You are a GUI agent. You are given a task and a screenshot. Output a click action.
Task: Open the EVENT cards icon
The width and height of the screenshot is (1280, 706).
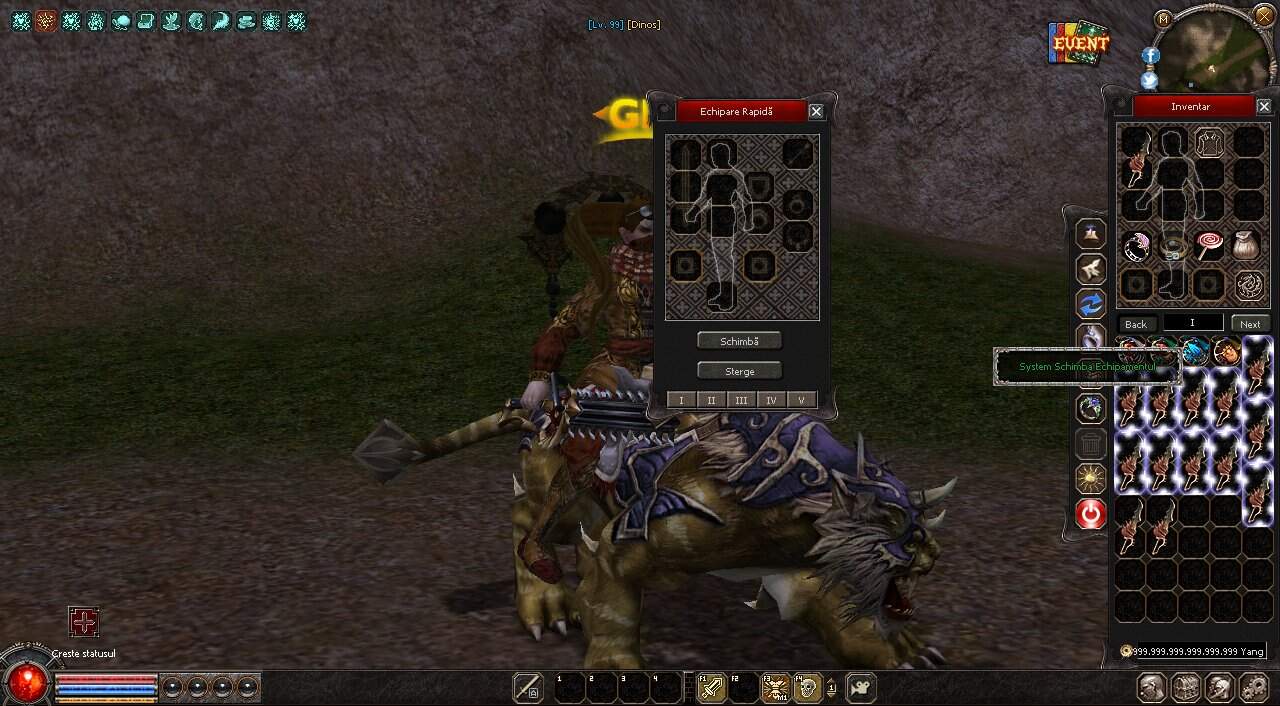coord(1080,43)
